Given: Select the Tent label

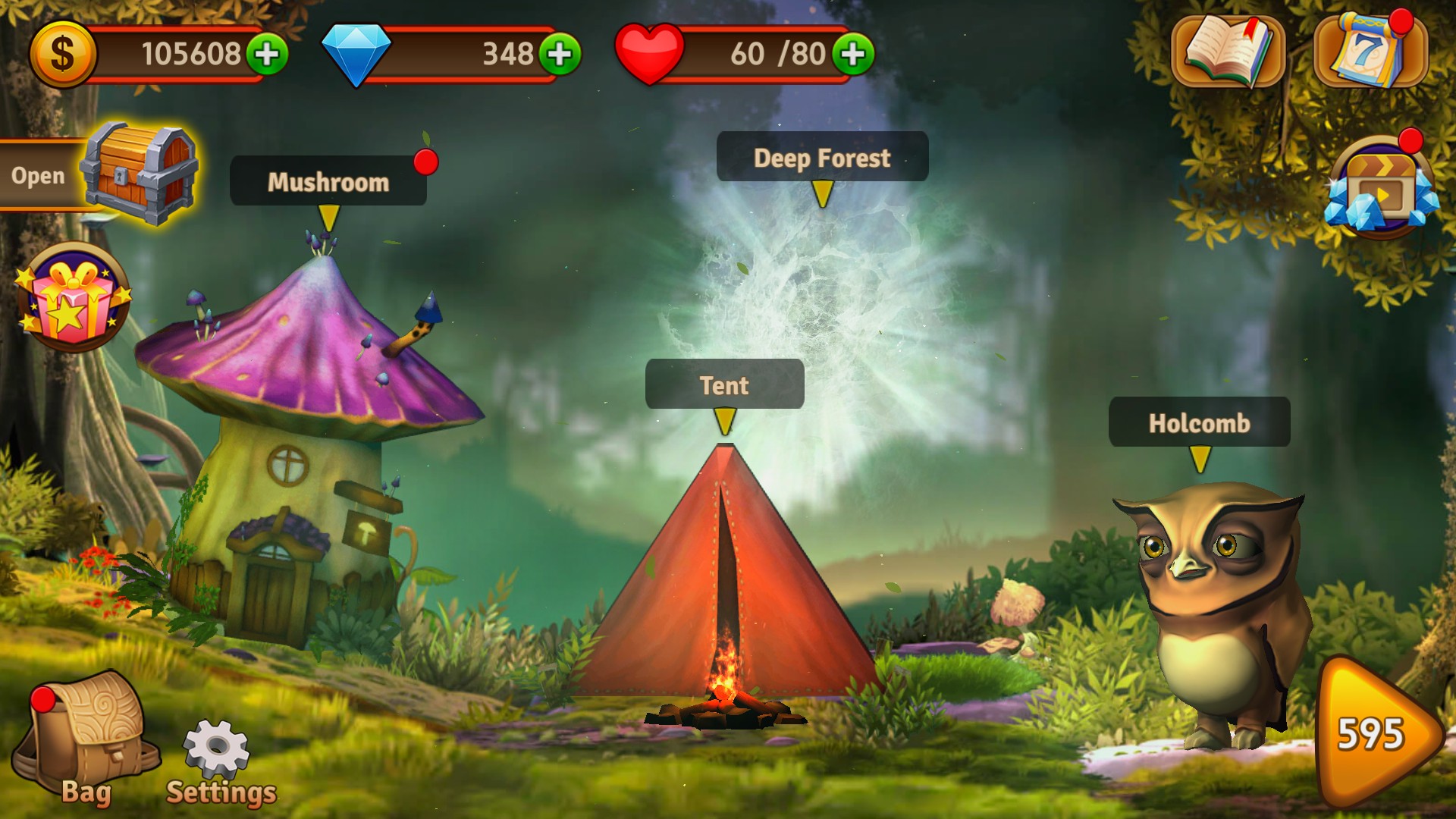Looking at the screenshot, I should point(724,385).
